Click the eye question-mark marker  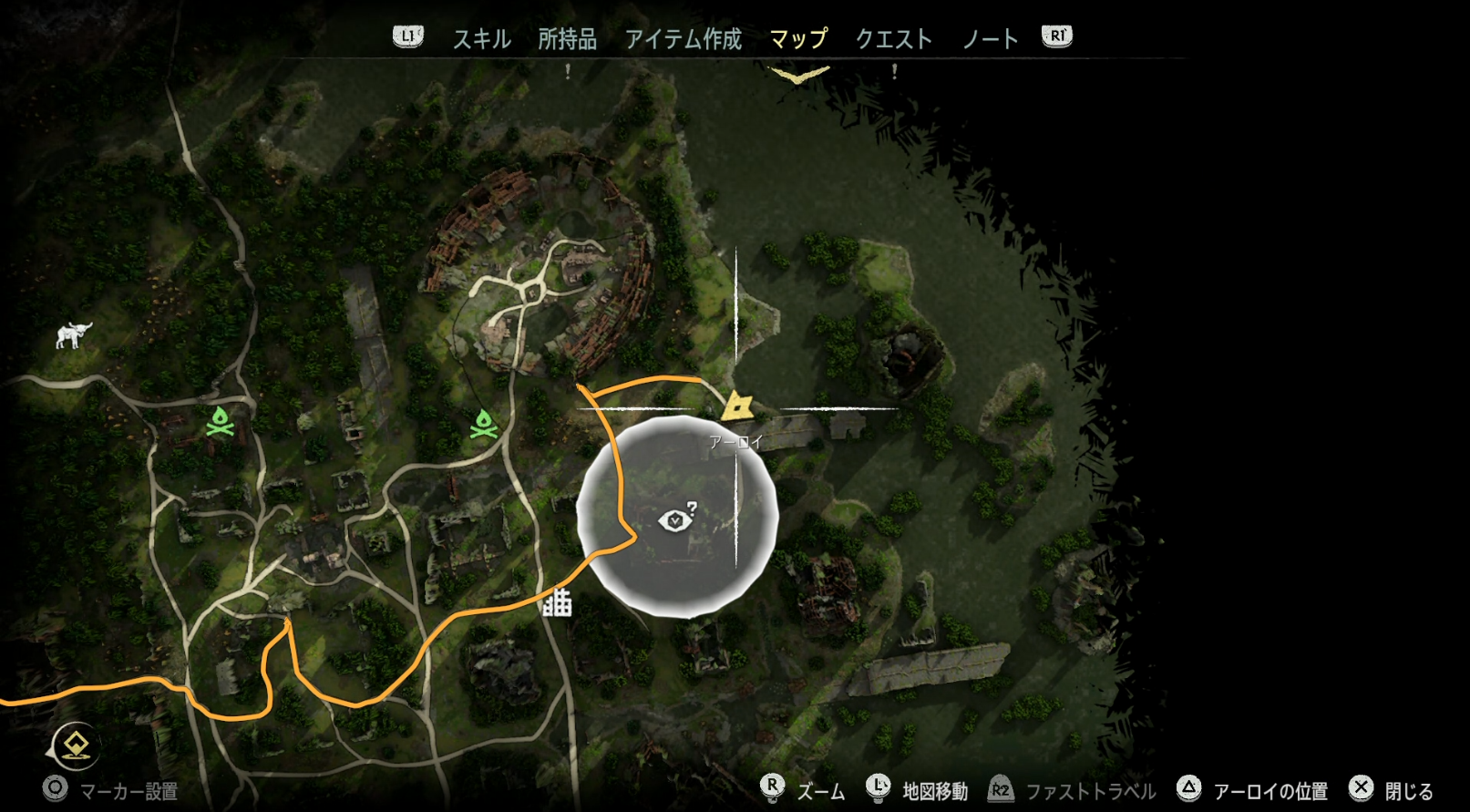click(x=676, y=518)
